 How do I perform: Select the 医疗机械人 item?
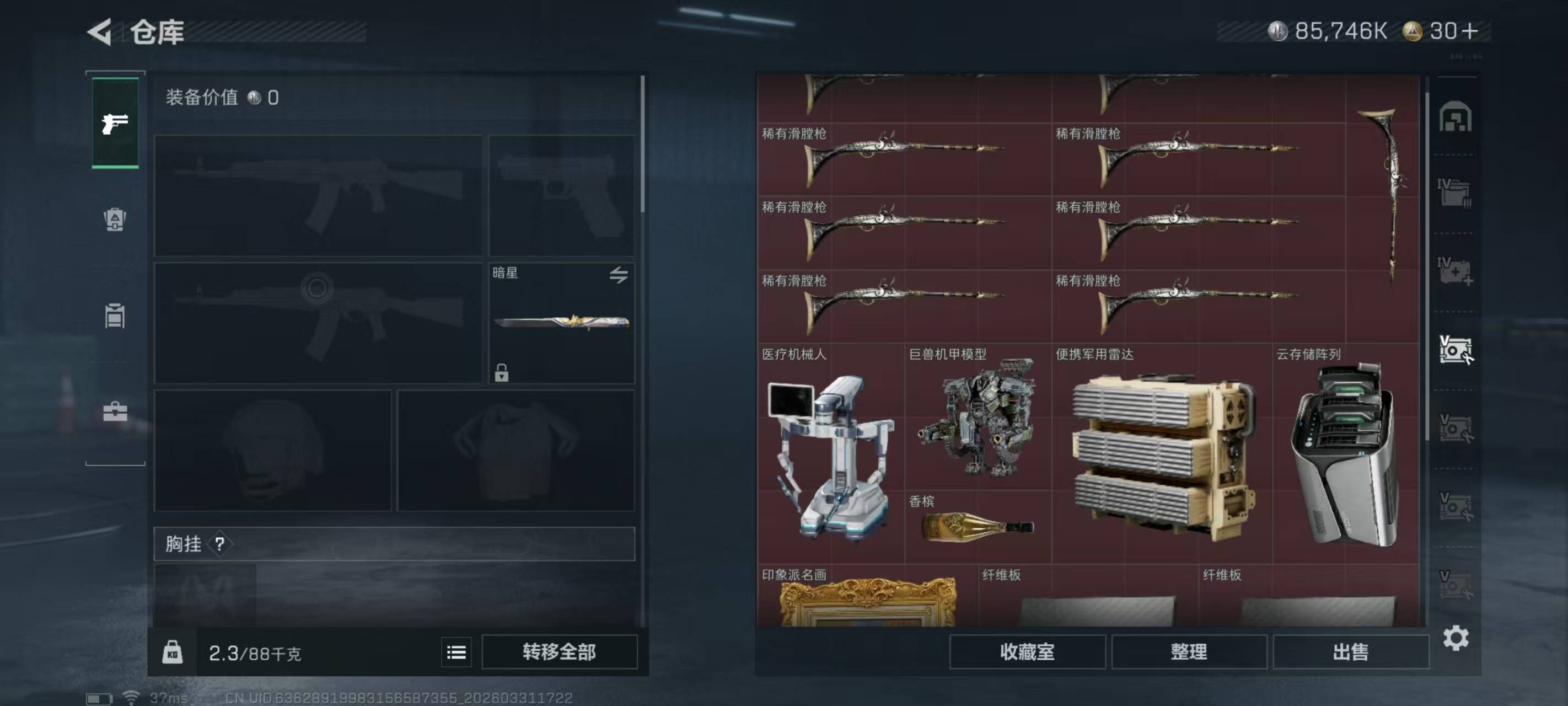pyautogui.click(x=830, y=453)
